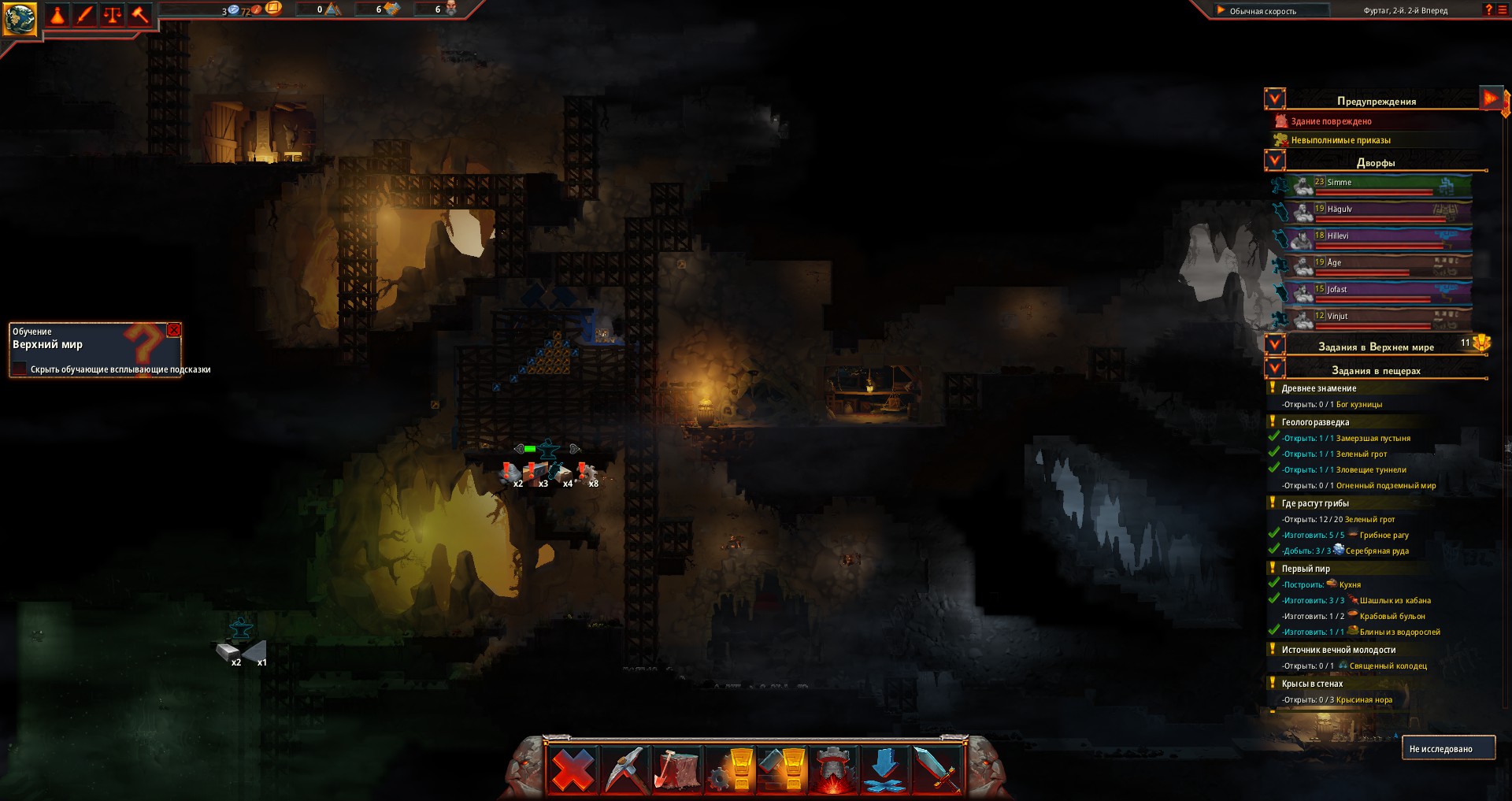
Task: Open the help question mark in top-right
Action: pos(1488,11)
